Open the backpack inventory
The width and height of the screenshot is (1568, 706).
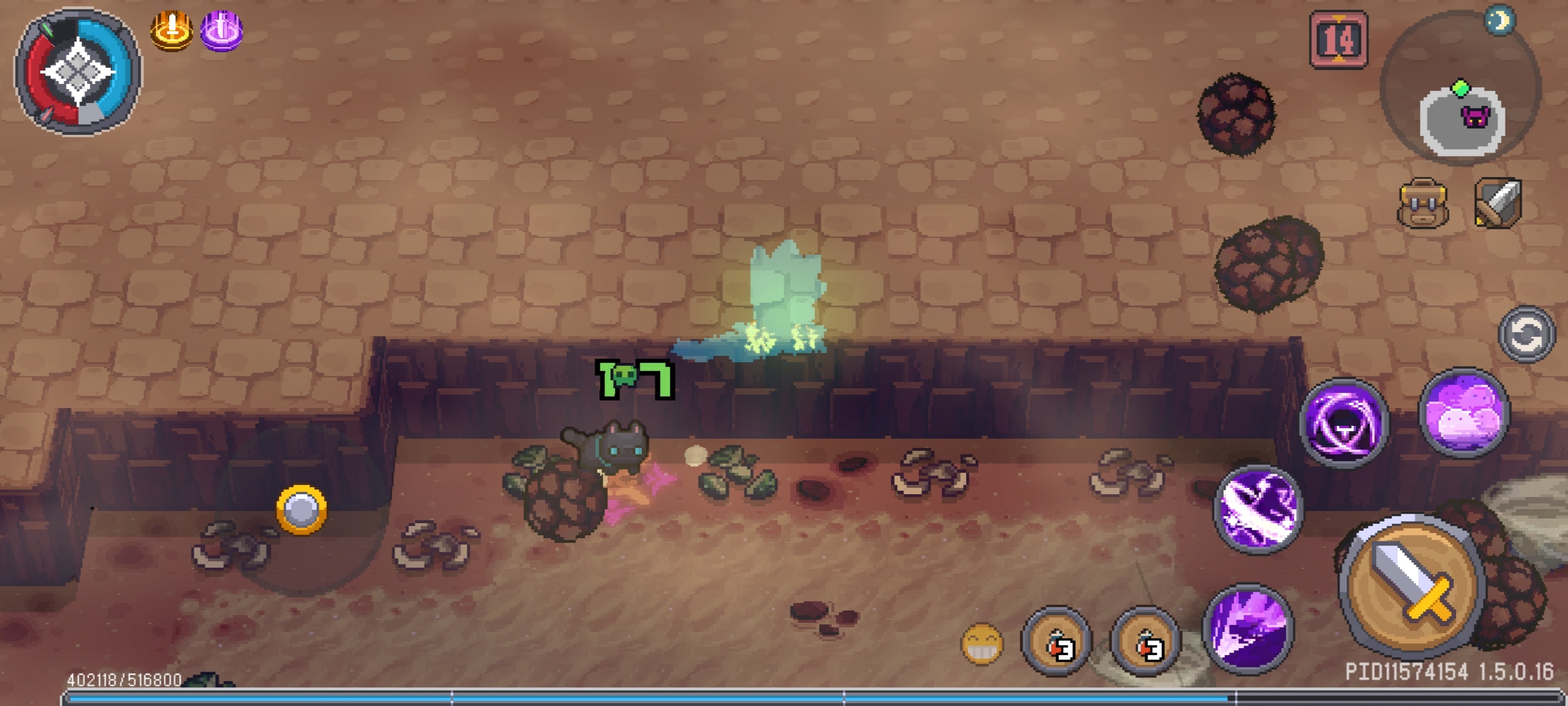tap(1422, 203)
